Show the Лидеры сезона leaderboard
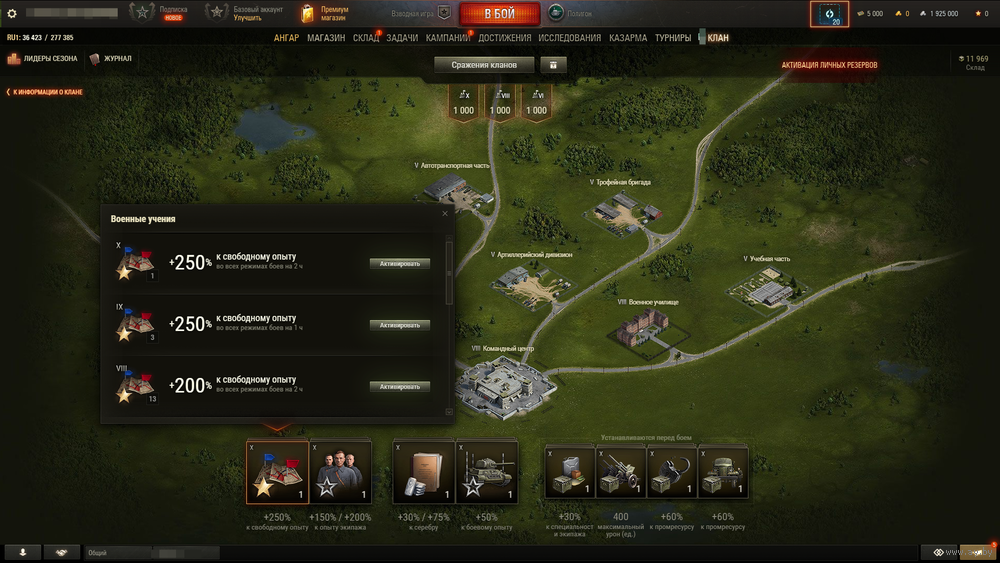 click(x=43, y=59)
